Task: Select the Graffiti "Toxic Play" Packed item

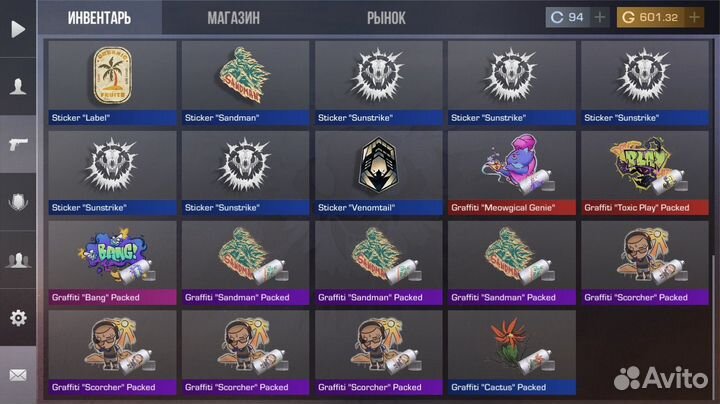Action: [645, 172]
